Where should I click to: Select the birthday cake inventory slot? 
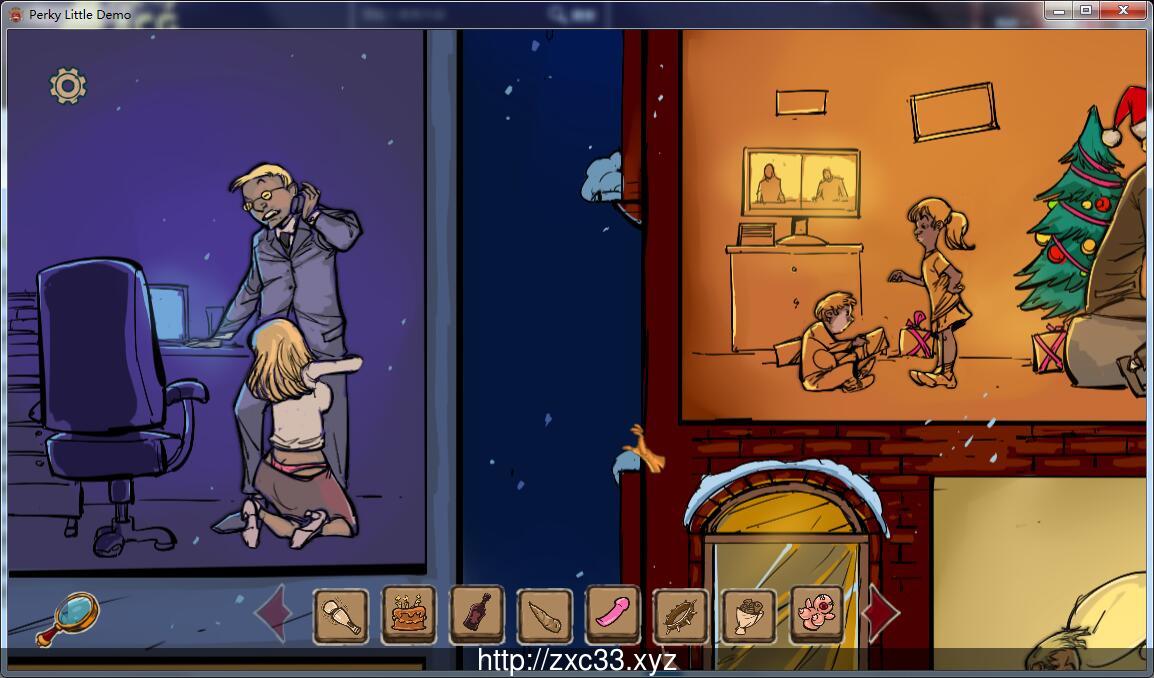[x=408, y=614]
